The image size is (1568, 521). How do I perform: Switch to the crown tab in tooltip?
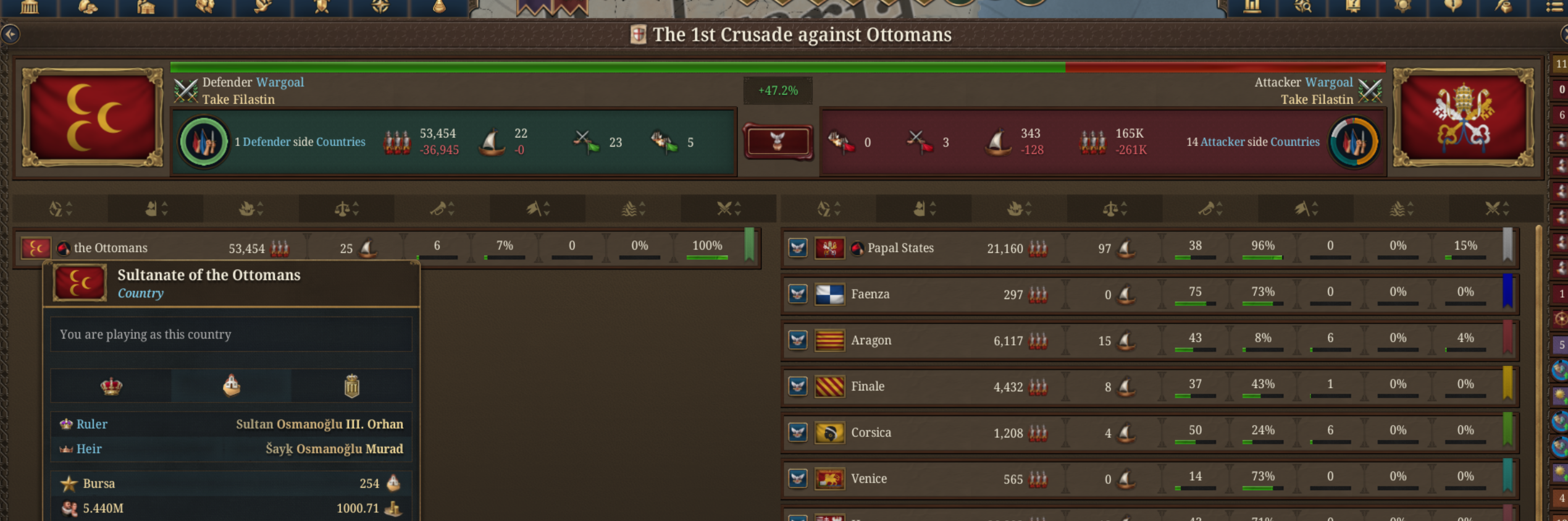pyautogui.click(x=111, y=386)
